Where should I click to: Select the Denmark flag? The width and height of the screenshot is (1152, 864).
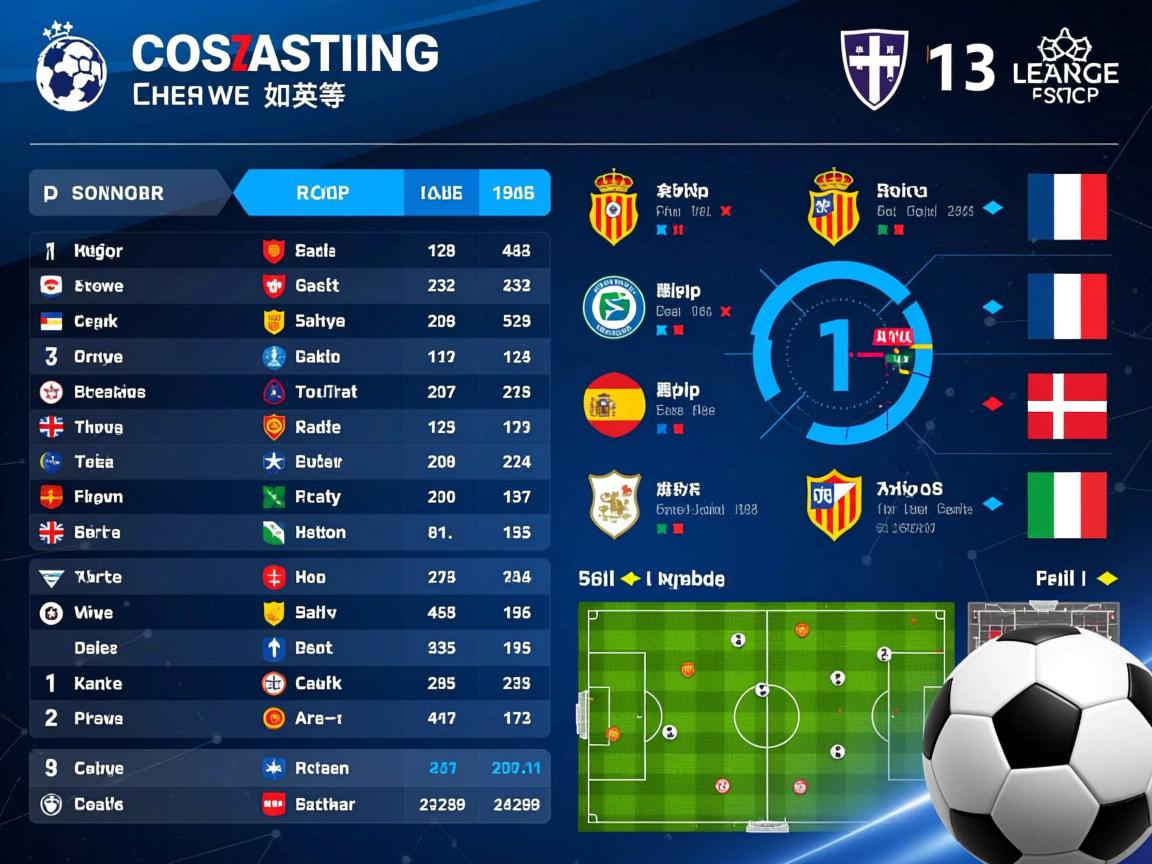(1067, 407)
